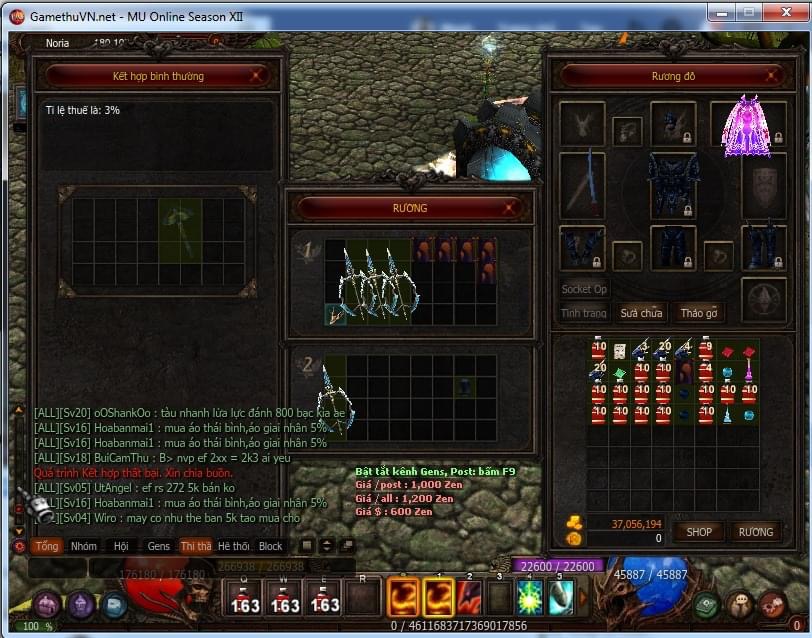Screen dimensions: 812x638
Task: Switch chat to the Hội tab
Action: (x=121, y=547)
